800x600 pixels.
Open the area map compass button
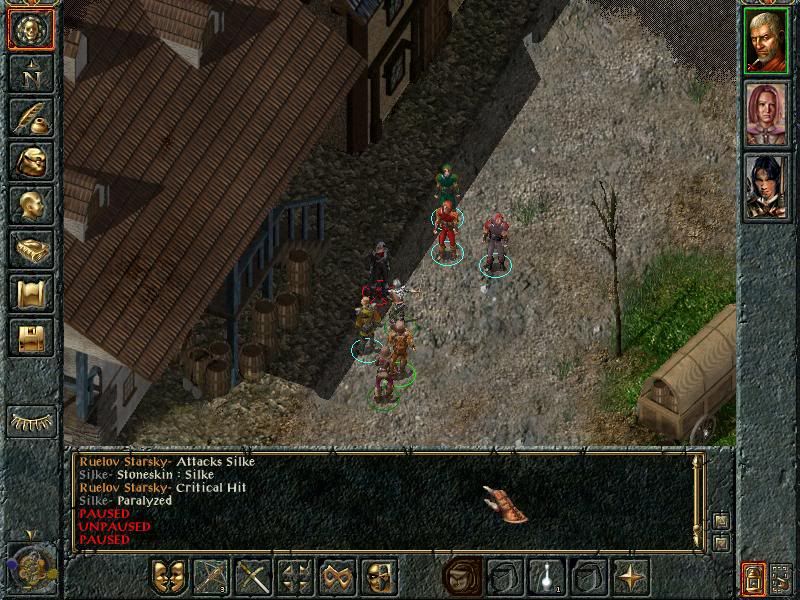30,74
